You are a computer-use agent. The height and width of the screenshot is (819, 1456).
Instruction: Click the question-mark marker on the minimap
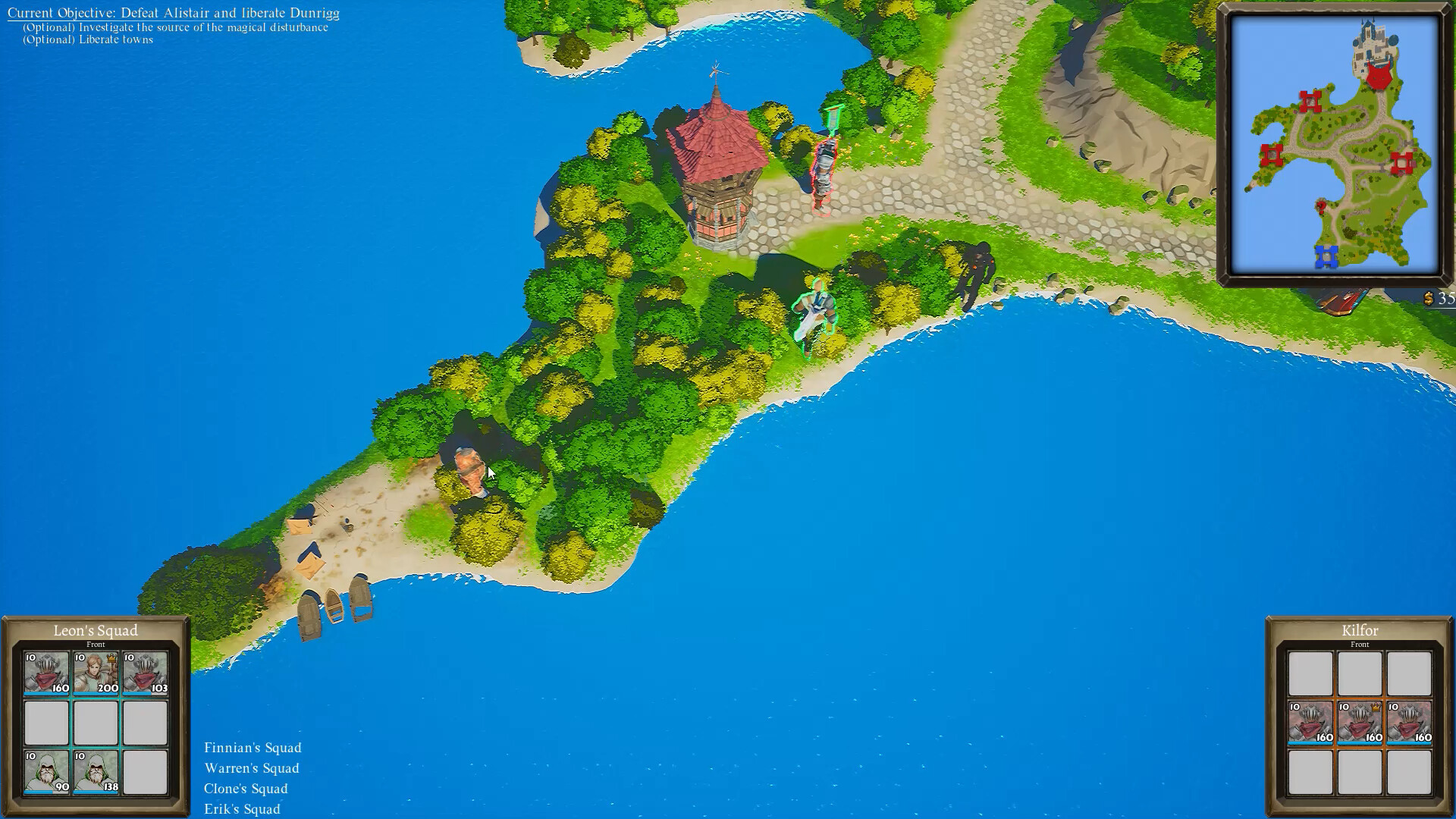[1321, 206]
